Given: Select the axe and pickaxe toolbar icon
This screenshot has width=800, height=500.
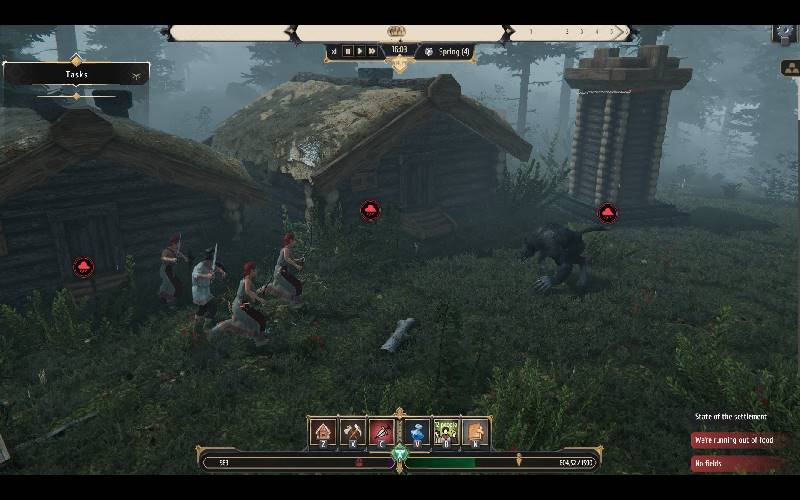Looking at the screenshot, I should coord(353,432).
